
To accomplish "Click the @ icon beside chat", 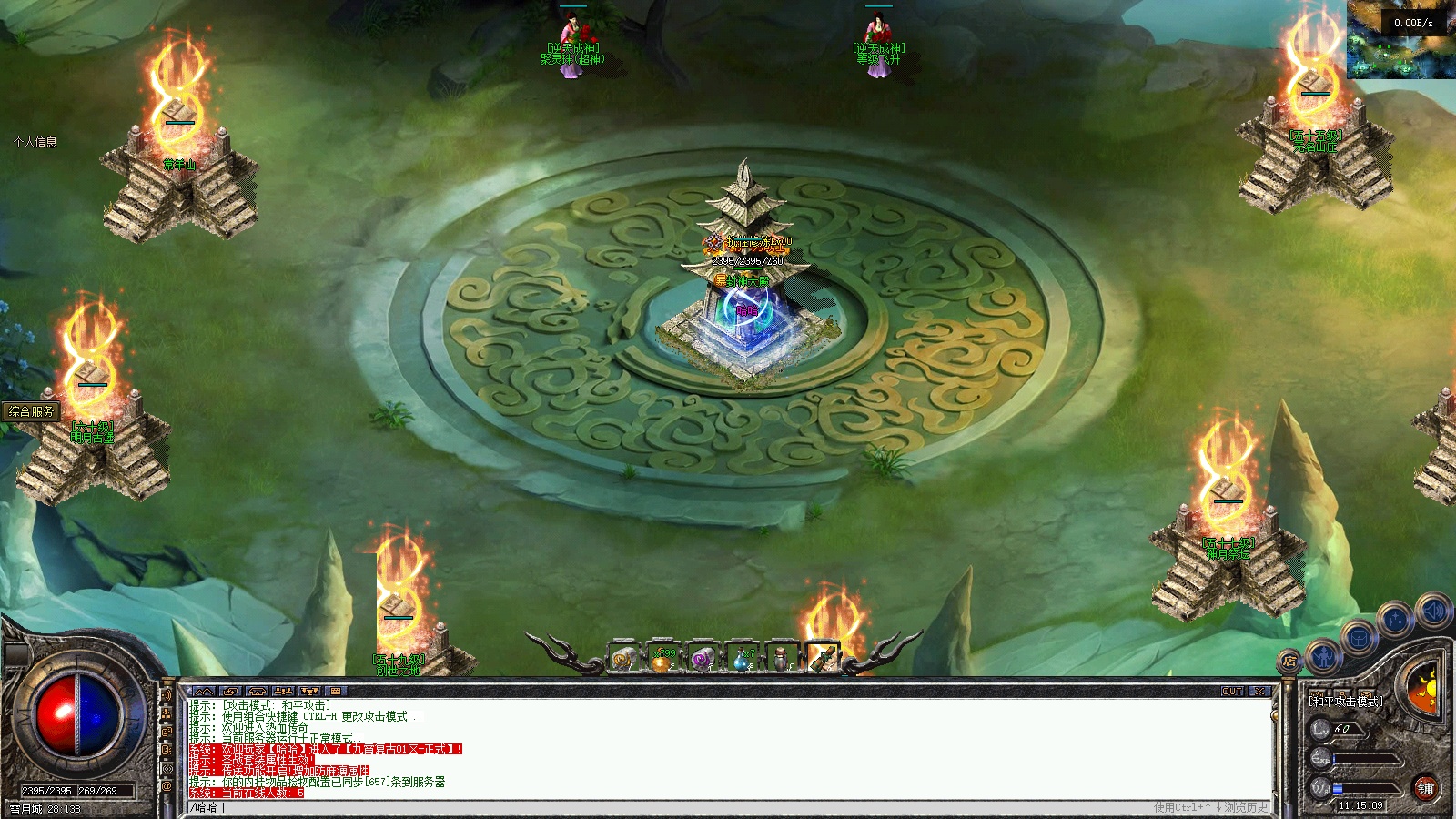I will coord(167,785).
